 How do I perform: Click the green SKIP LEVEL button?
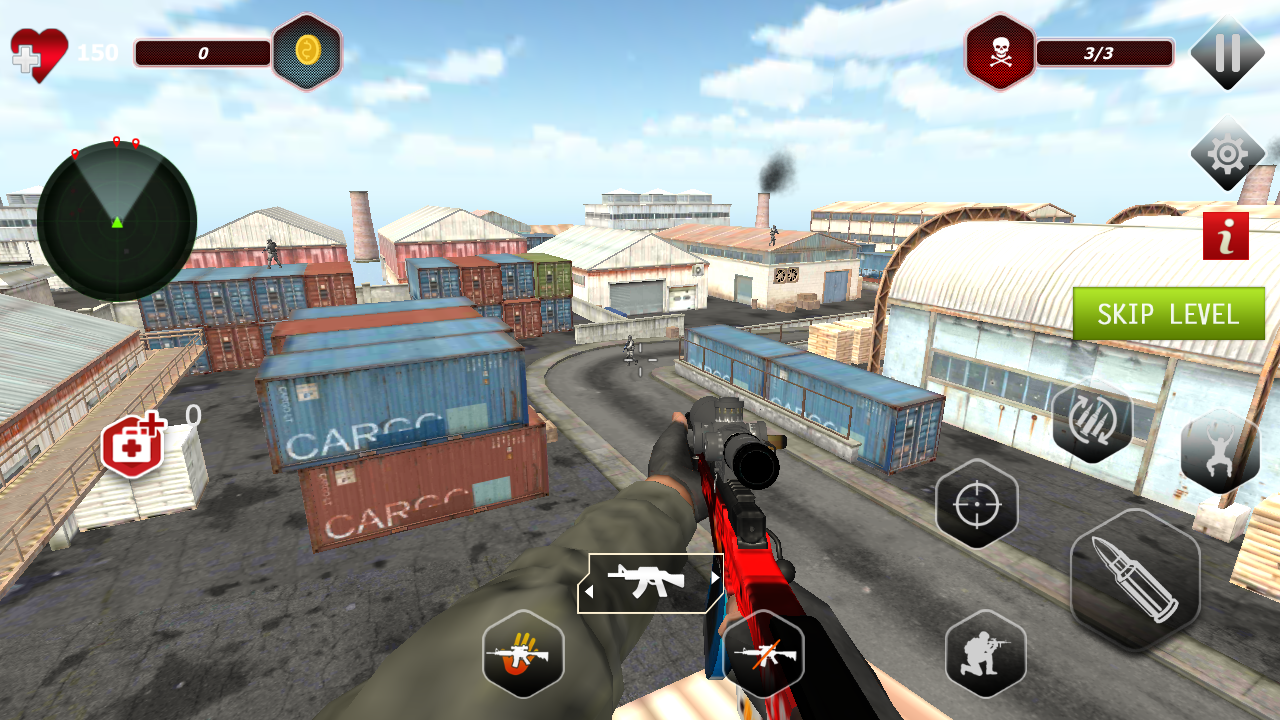click(1168, 314)
